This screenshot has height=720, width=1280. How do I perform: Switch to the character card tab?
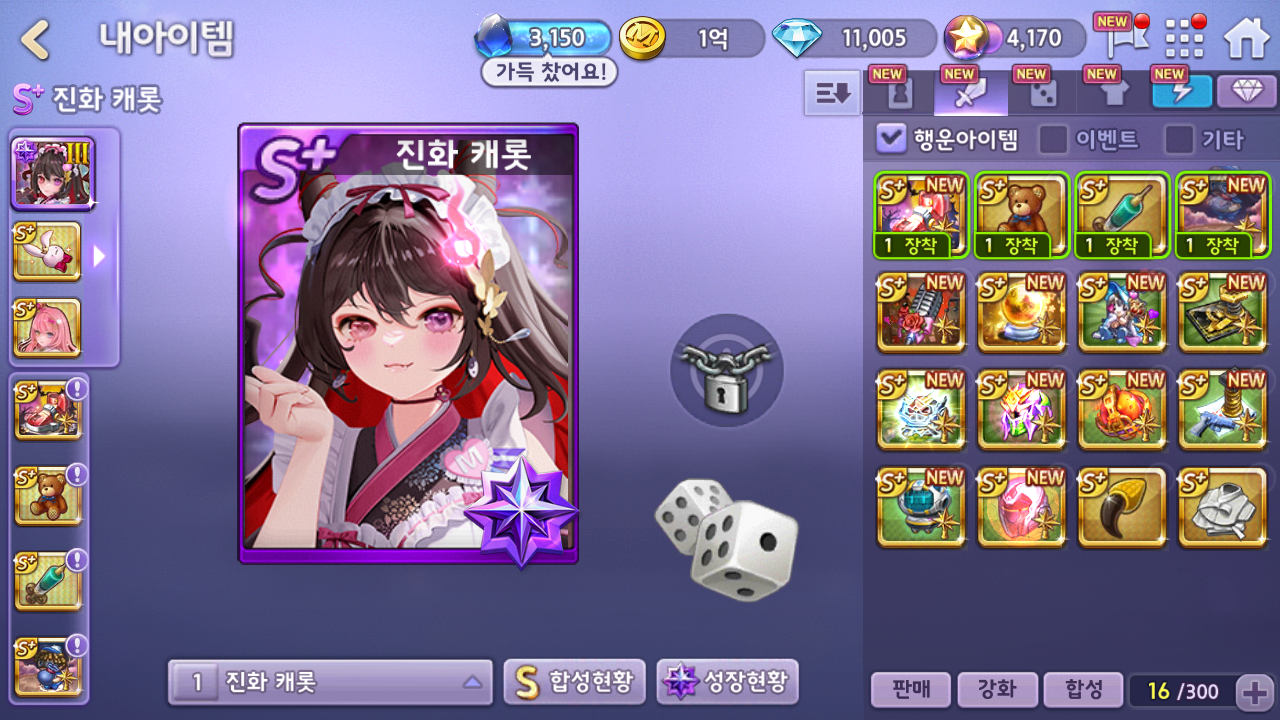pyautogui.click(x=898, y=93)
